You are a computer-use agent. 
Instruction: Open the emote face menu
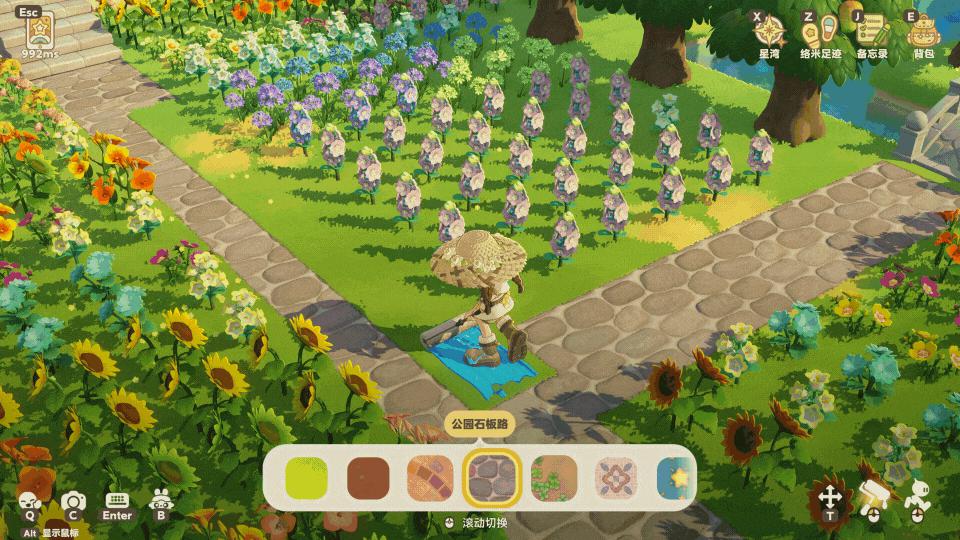pyautogui.click(x=30, y=504)
